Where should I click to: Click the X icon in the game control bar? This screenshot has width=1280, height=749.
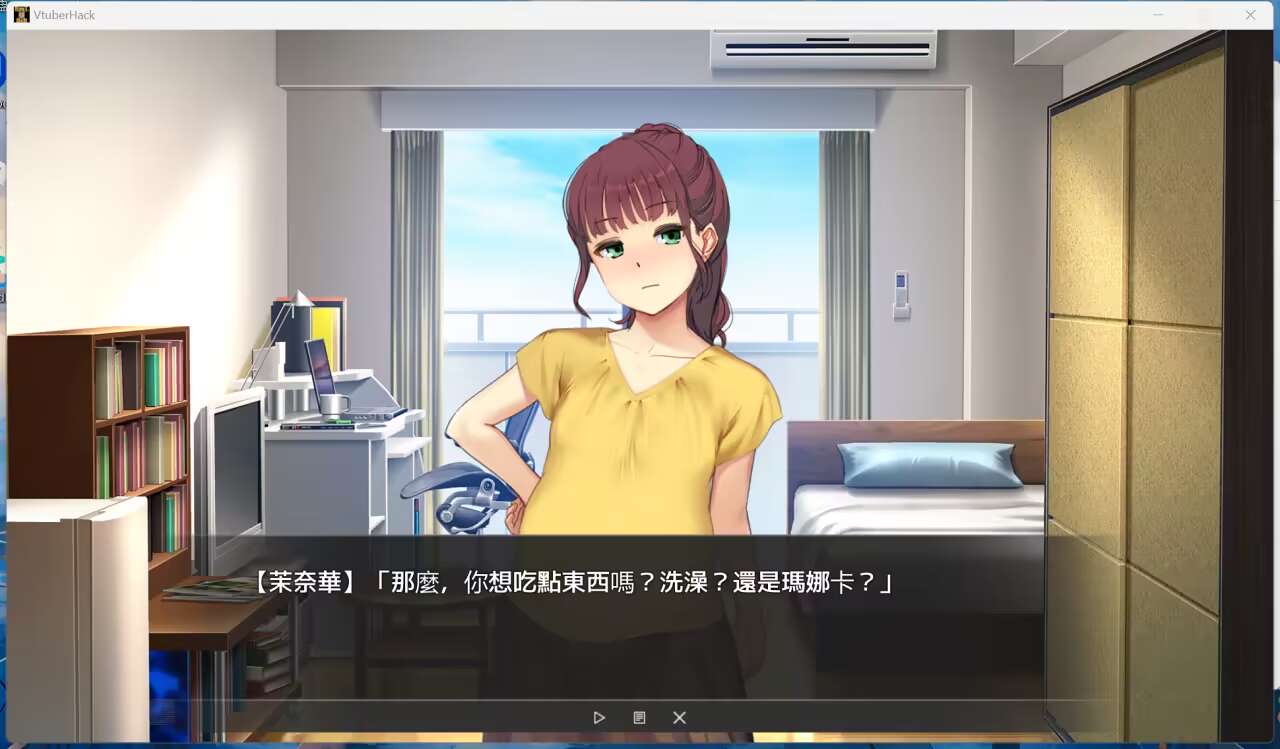[x=679, y=717]
